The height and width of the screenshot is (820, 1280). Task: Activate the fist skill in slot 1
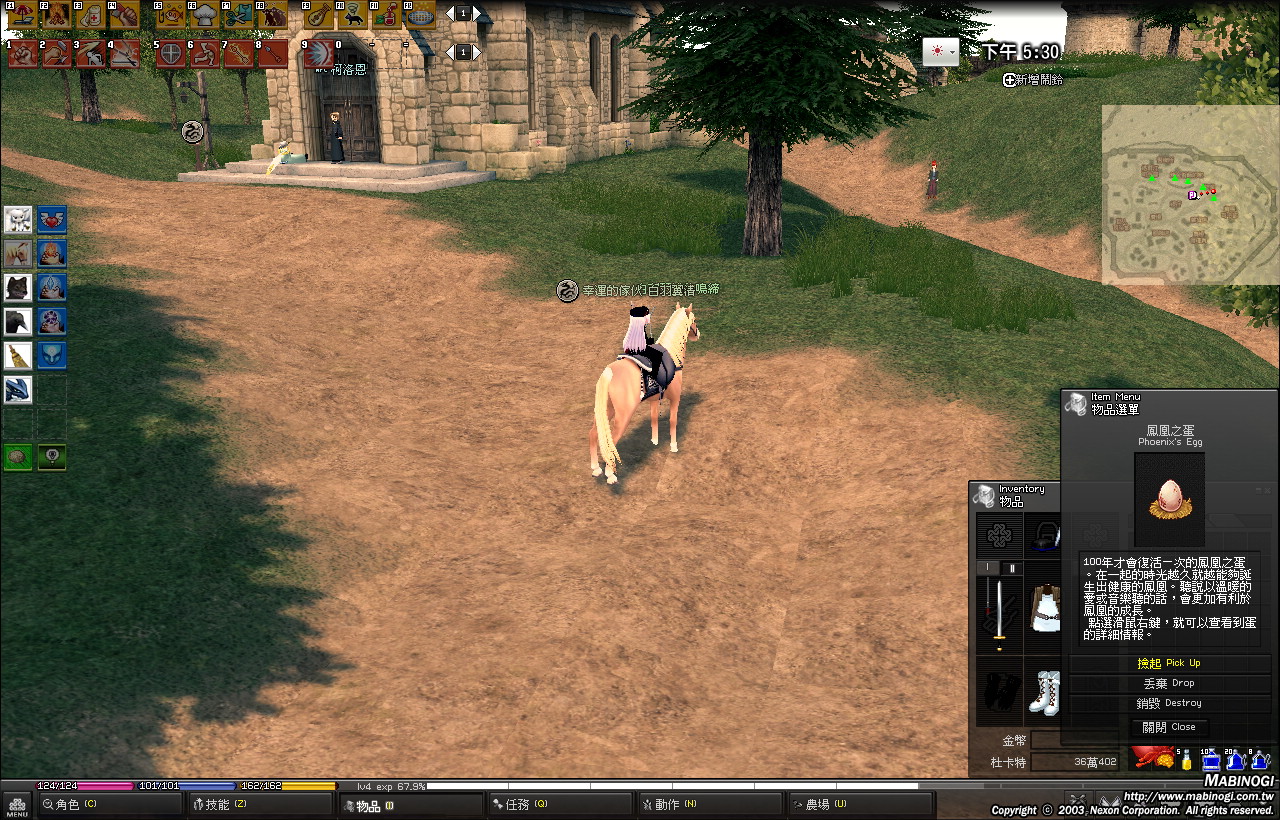tap(23, 53)
